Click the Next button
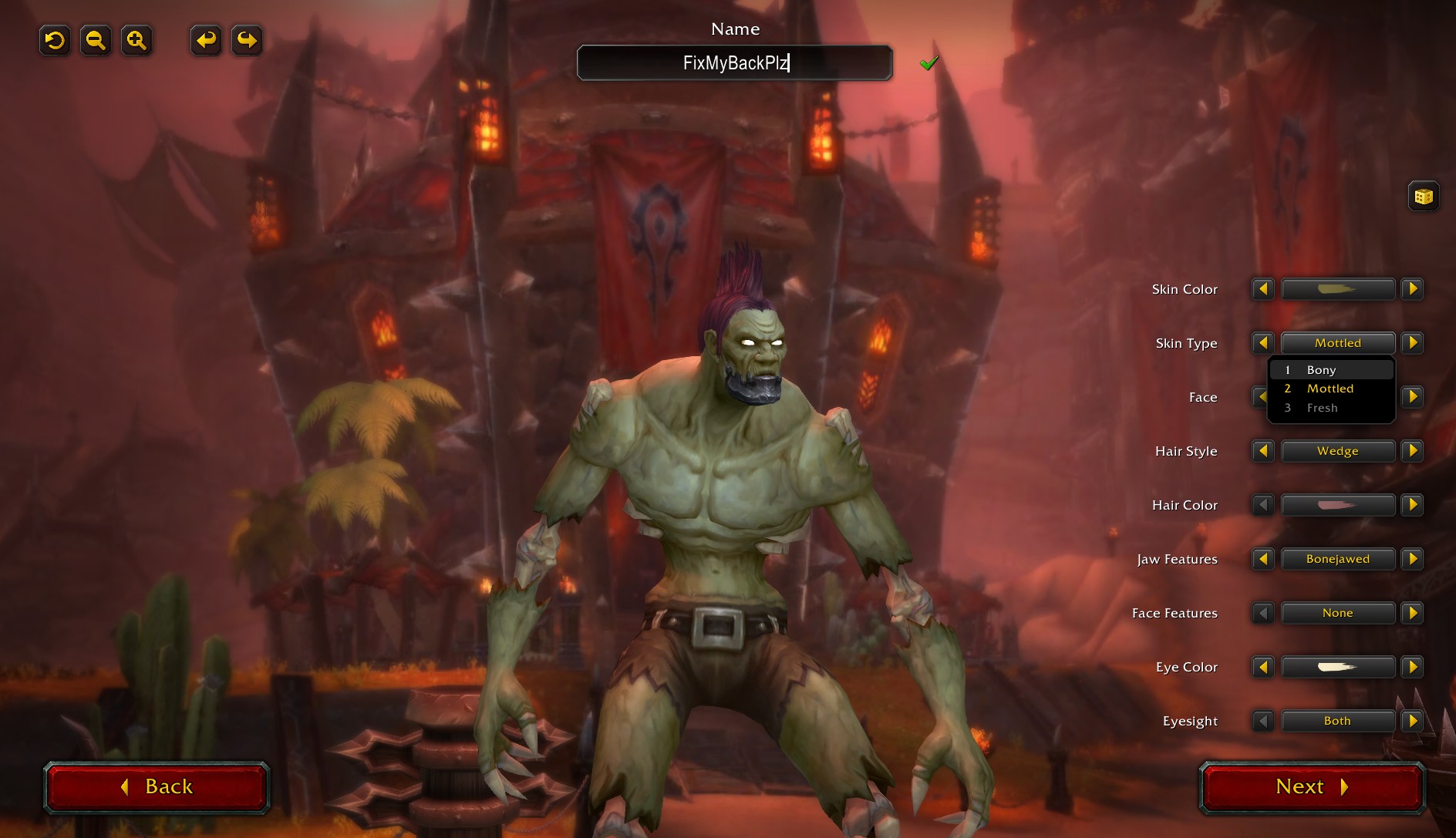 1310,787
